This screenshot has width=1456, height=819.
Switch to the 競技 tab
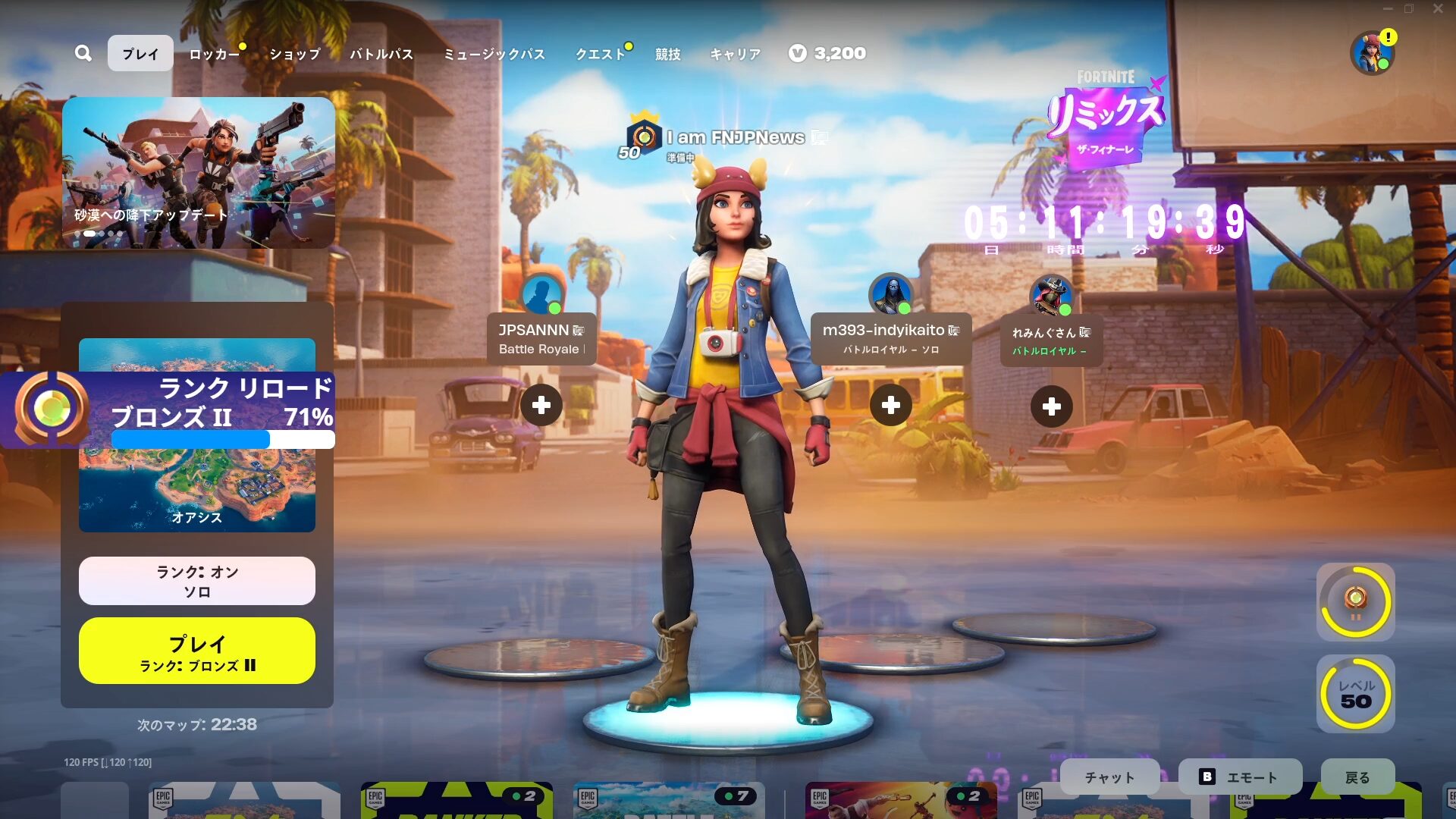pyautogui.click(x=668, y=54)
